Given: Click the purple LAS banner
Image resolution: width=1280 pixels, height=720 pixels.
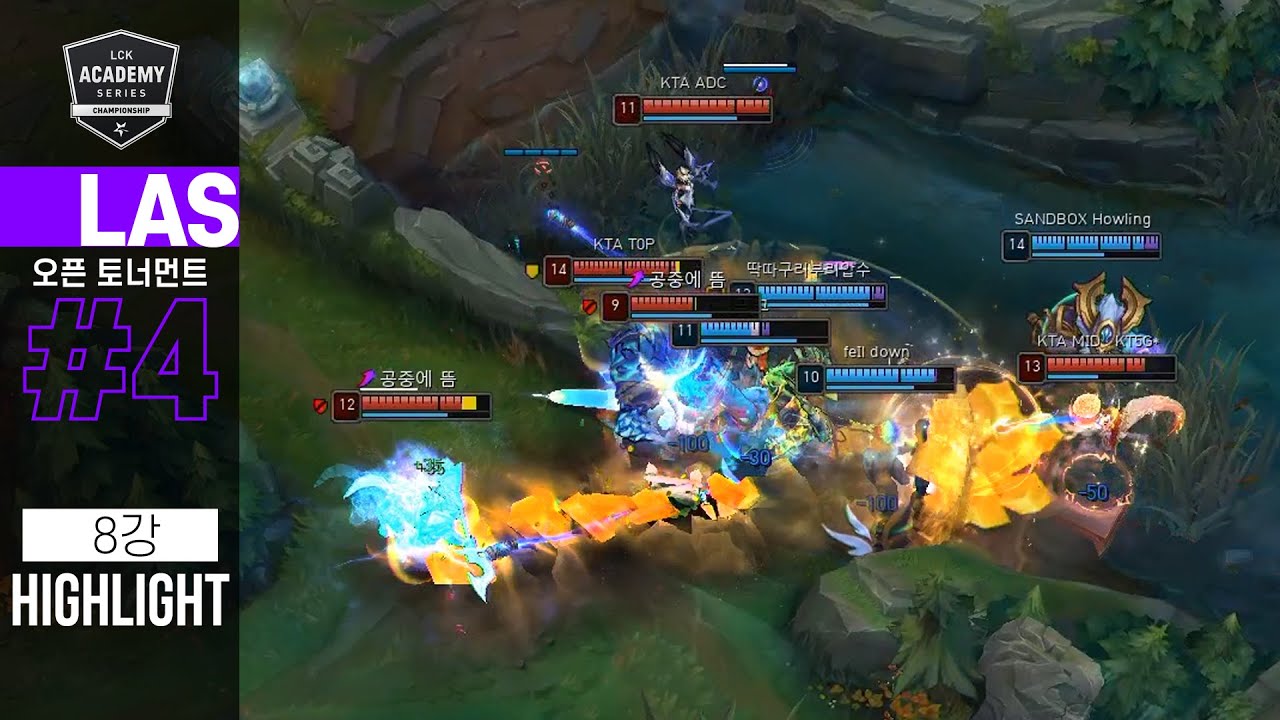Looking at the screenshot, I should coord(118,207).
